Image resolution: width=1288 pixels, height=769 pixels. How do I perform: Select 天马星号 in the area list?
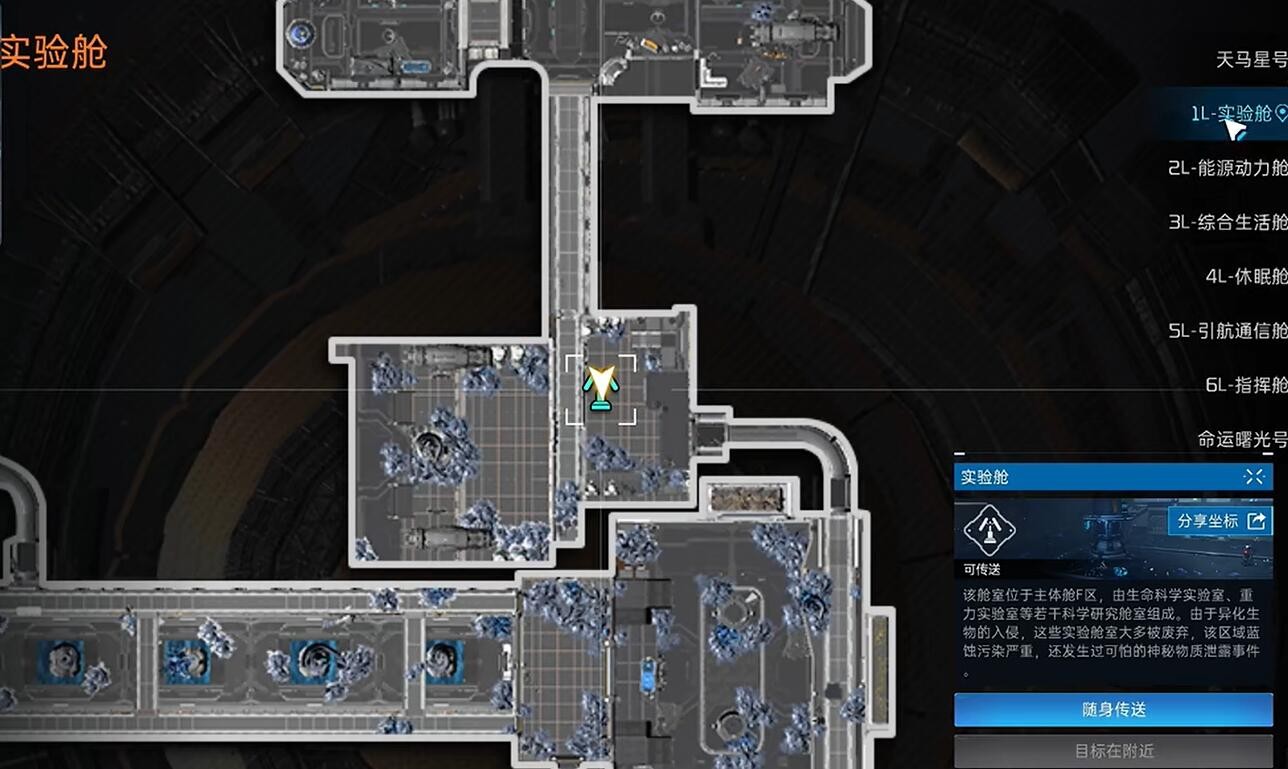coord(1251,60)
